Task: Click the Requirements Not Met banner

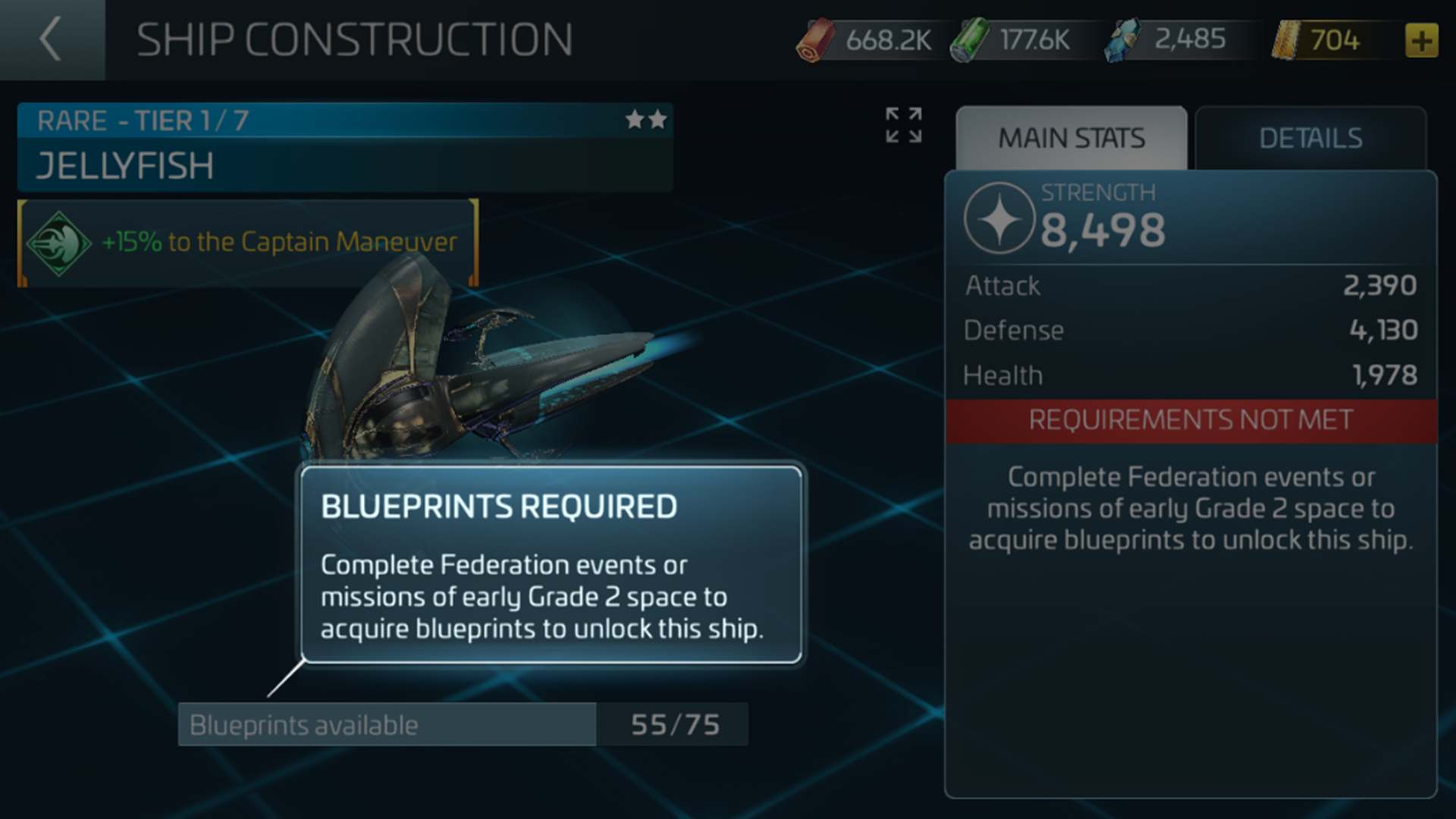Action: (1191, 419)
